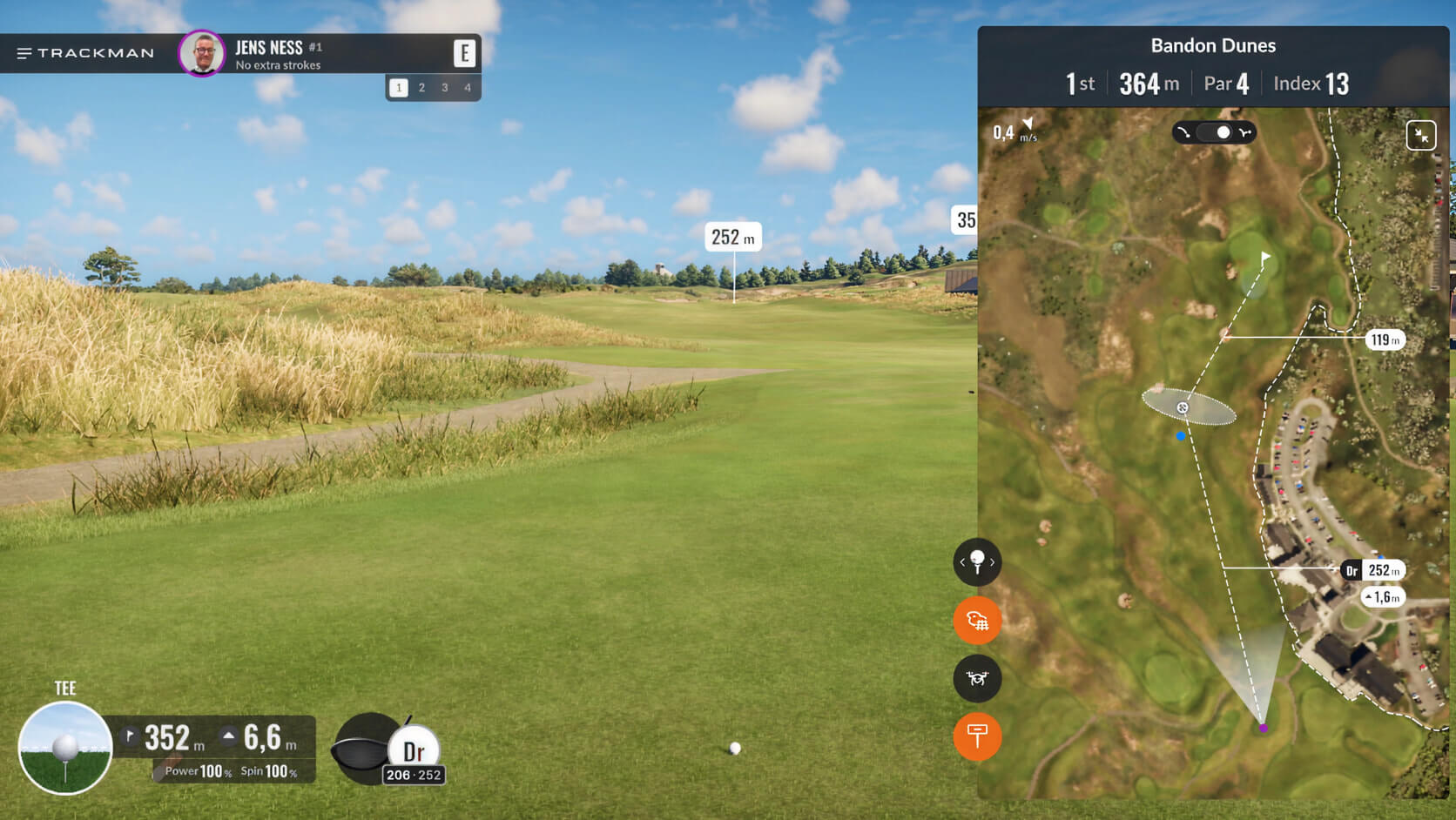Select the drone flyover camera icon
Image resolution: width=1456 pixels, height=820 pixels.
coord(977,678)
